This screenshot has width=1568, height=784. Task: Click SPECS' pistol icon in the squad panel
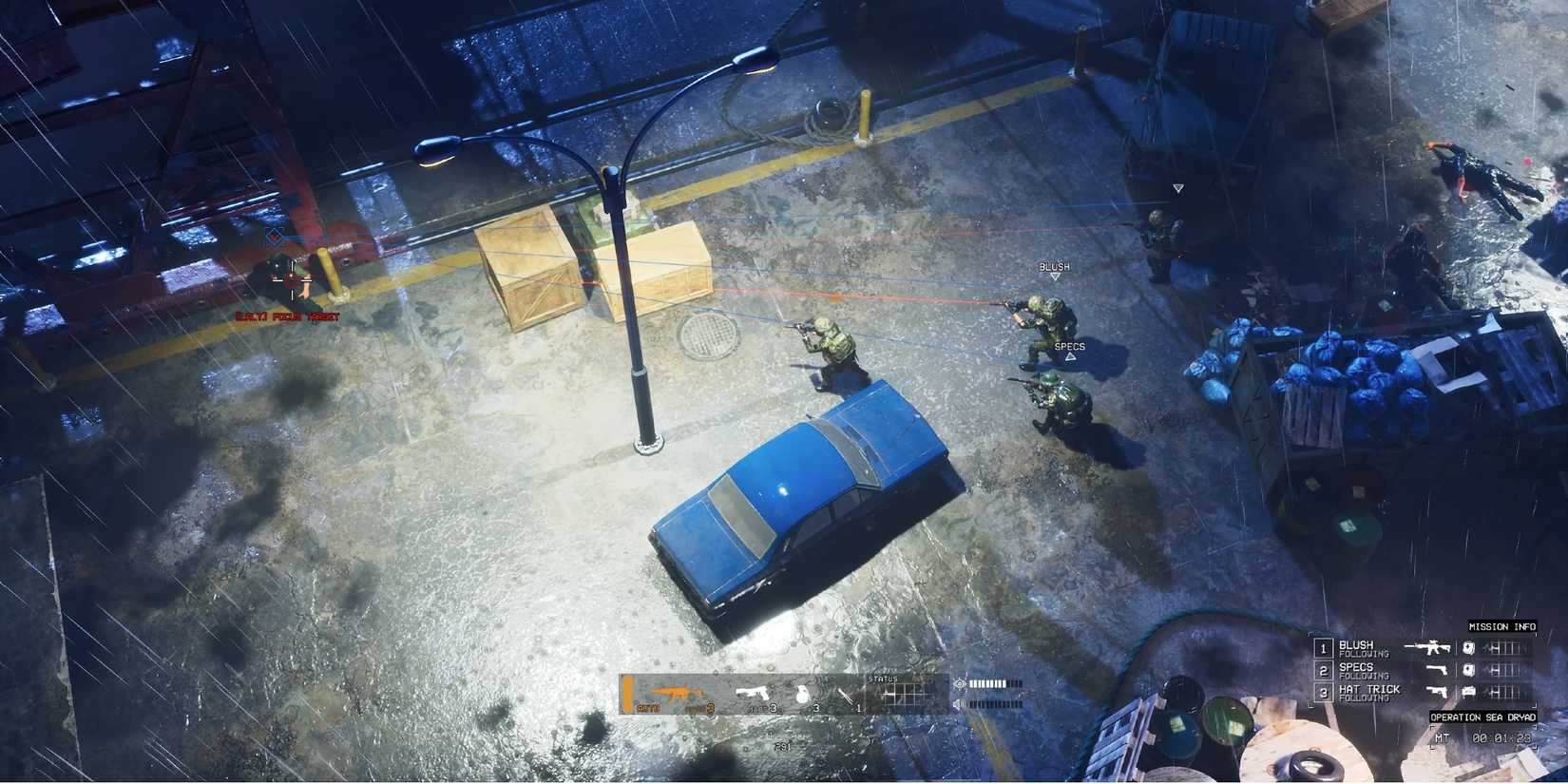click(1437, 671)
